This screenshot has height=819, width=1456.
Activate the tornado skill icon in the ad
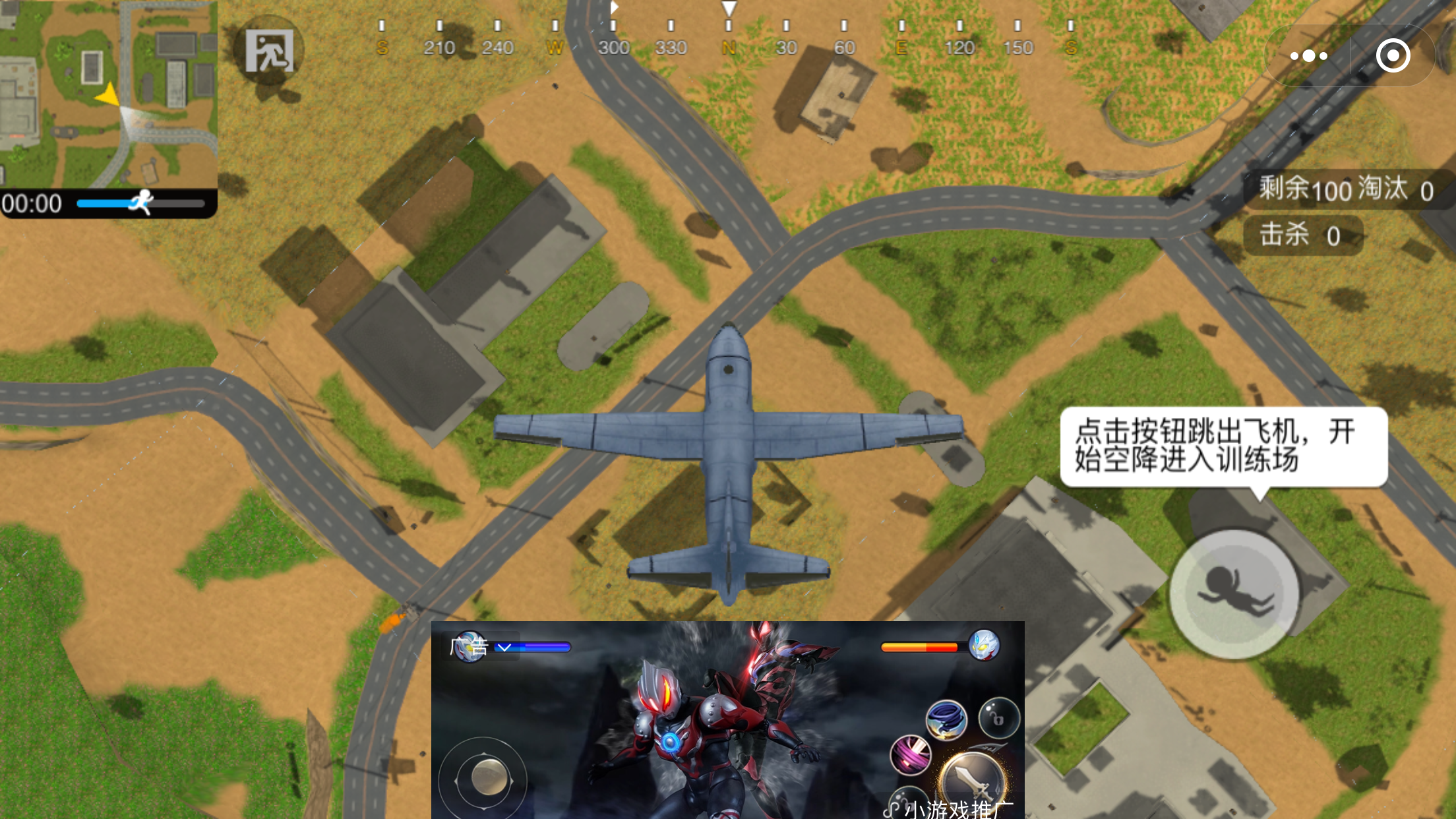coord(946,720)
